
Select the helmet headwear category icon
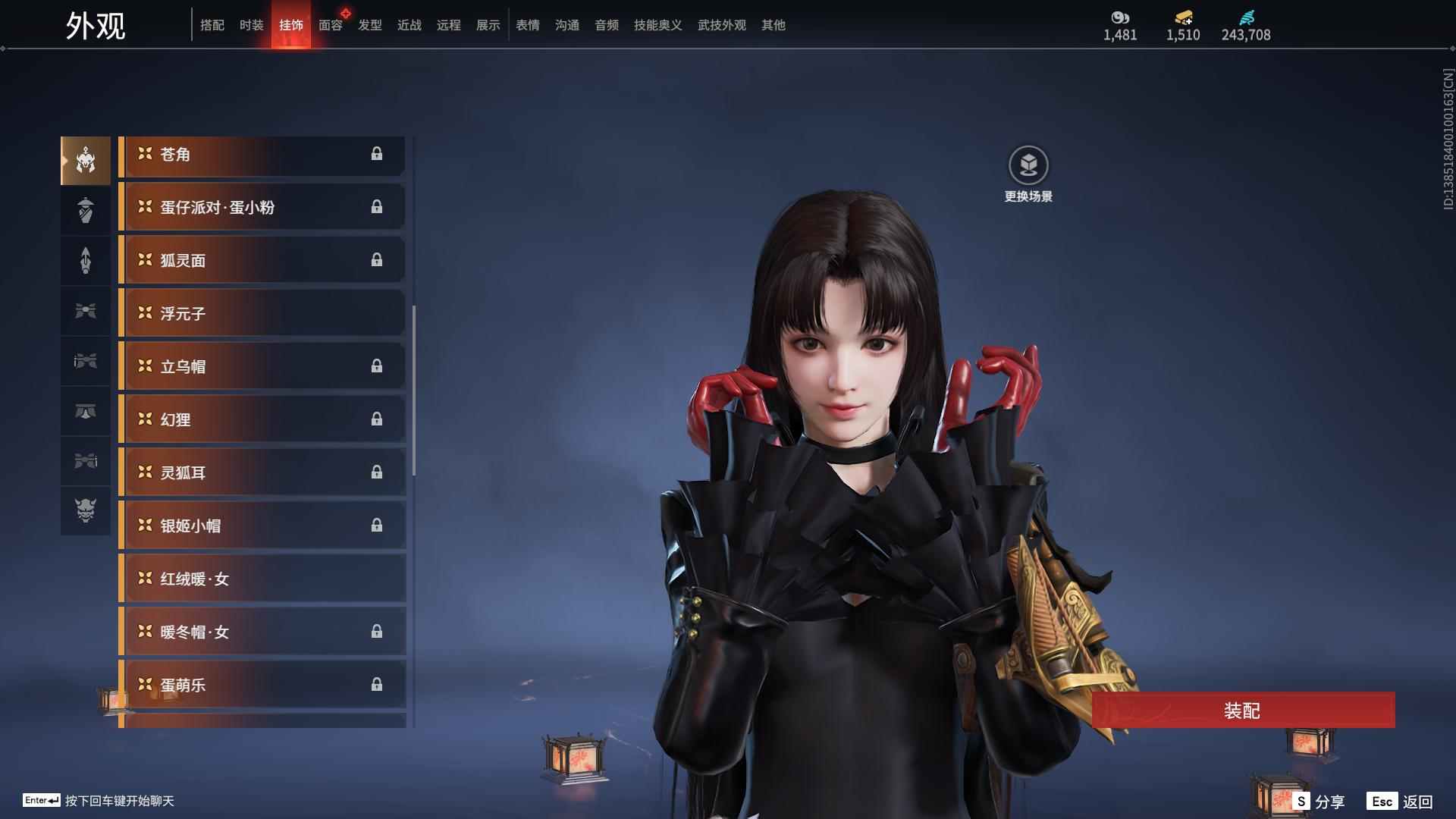[86, 161]
